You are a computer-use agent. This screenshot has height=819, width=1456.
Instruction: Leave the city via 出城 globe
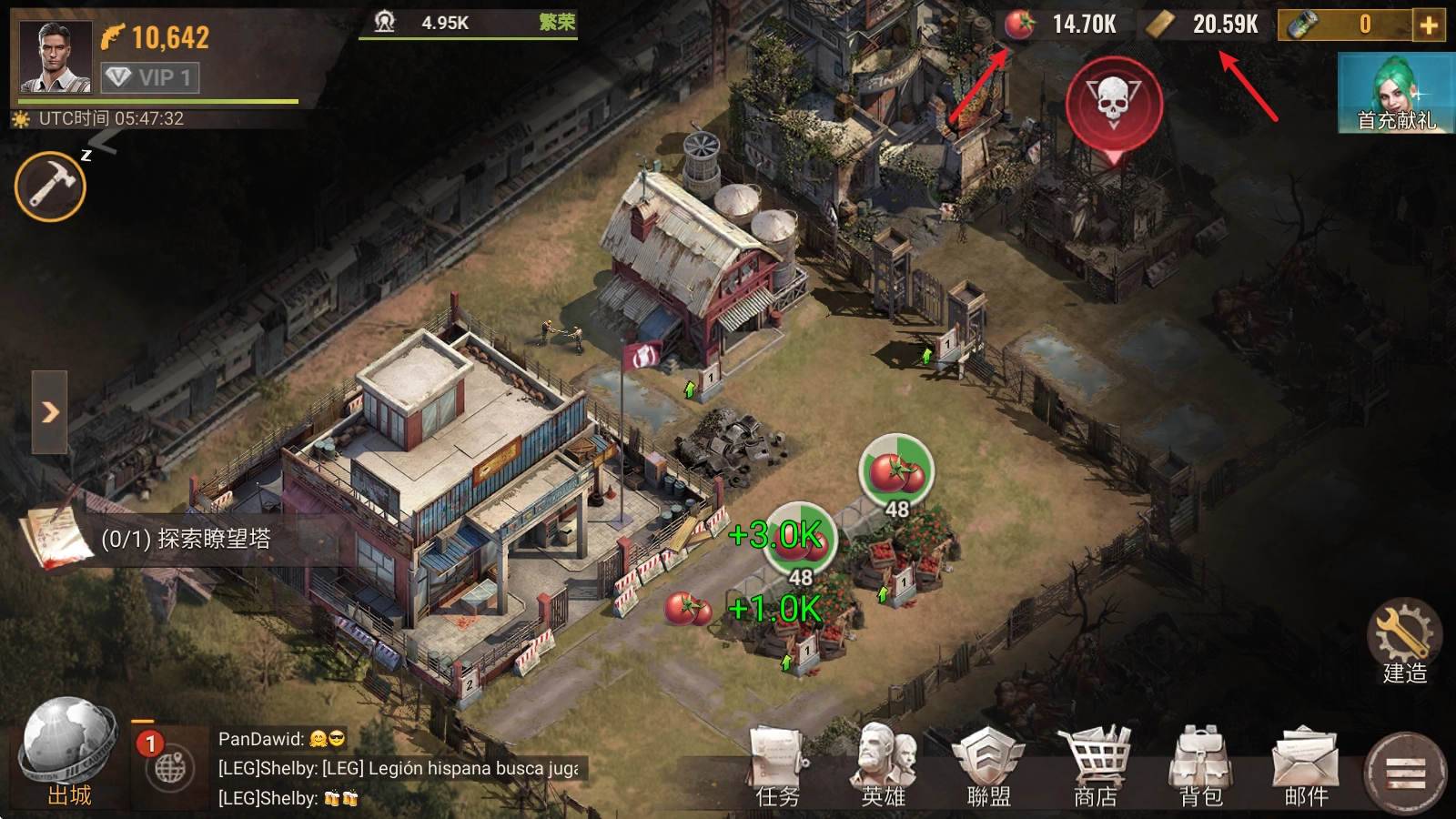pos(68,751)
